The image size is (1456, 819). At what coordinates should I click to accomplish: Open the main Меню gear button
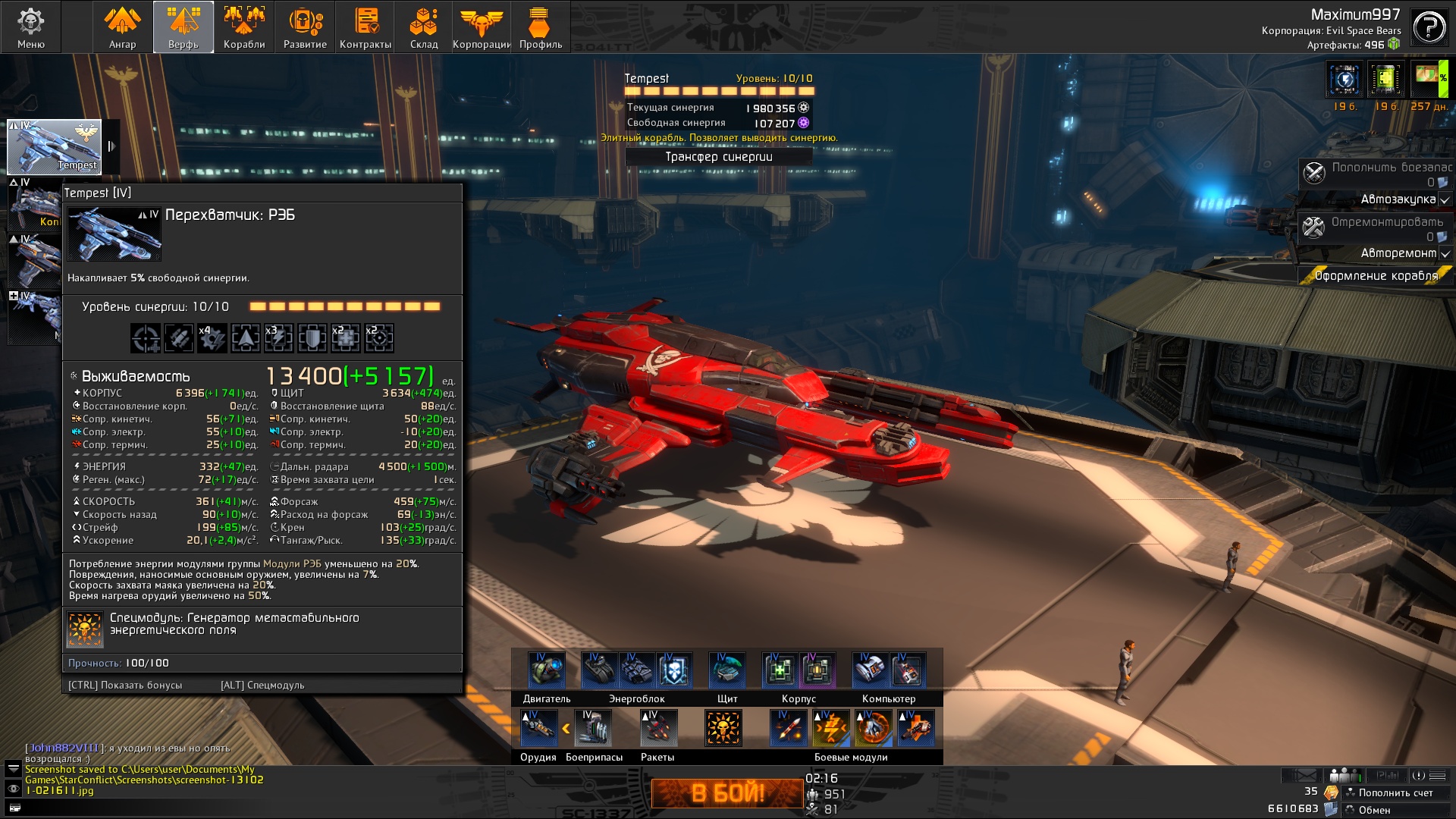[31, 27]
